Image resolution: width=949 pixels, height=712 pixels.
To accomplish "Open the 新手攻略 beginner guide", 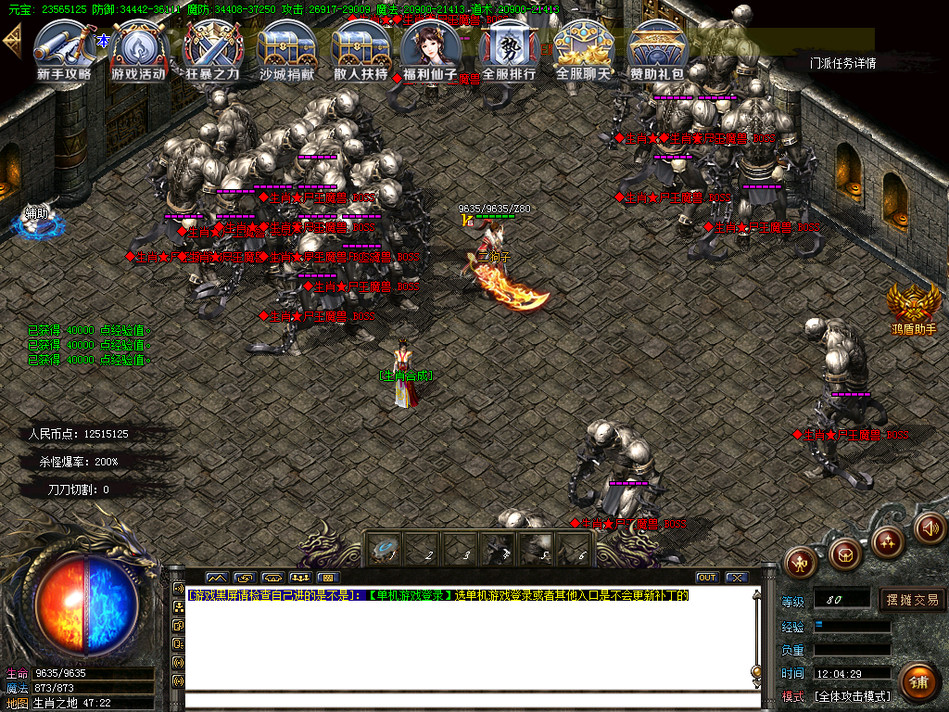I will click(64, 50).
